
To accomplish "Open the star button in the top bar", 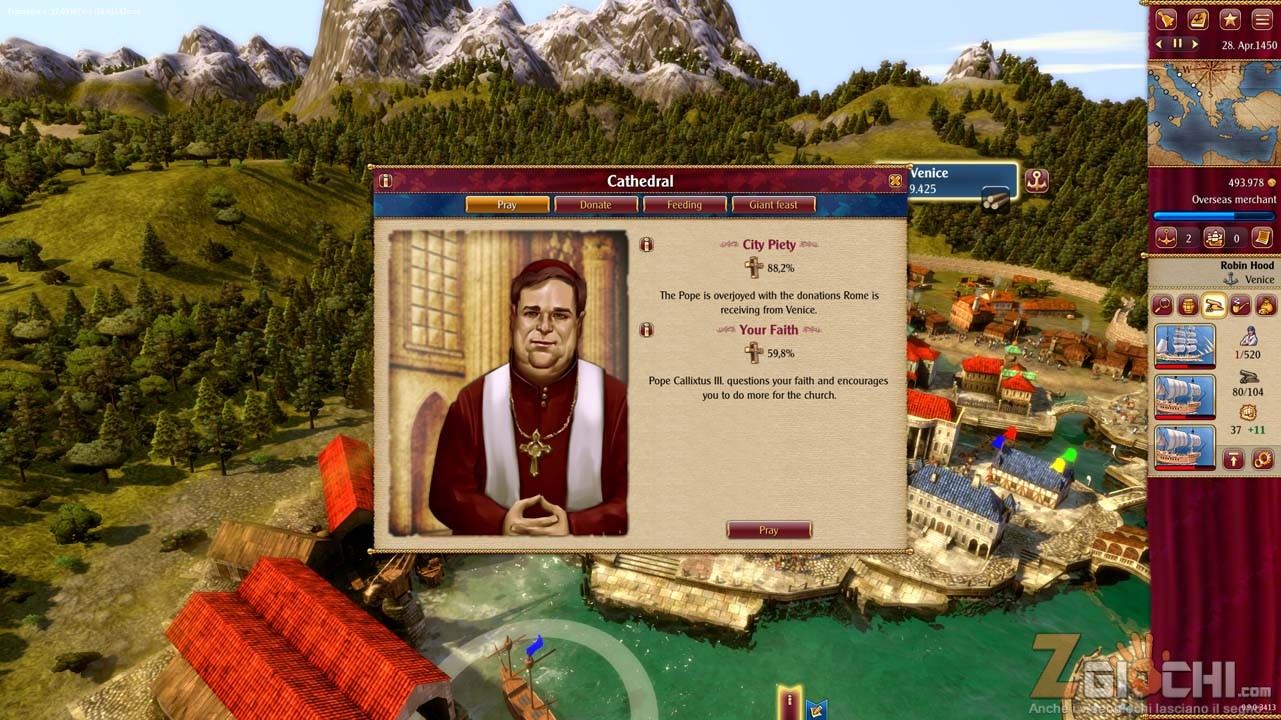I will pyautogui.click(x=1230, y=19).
